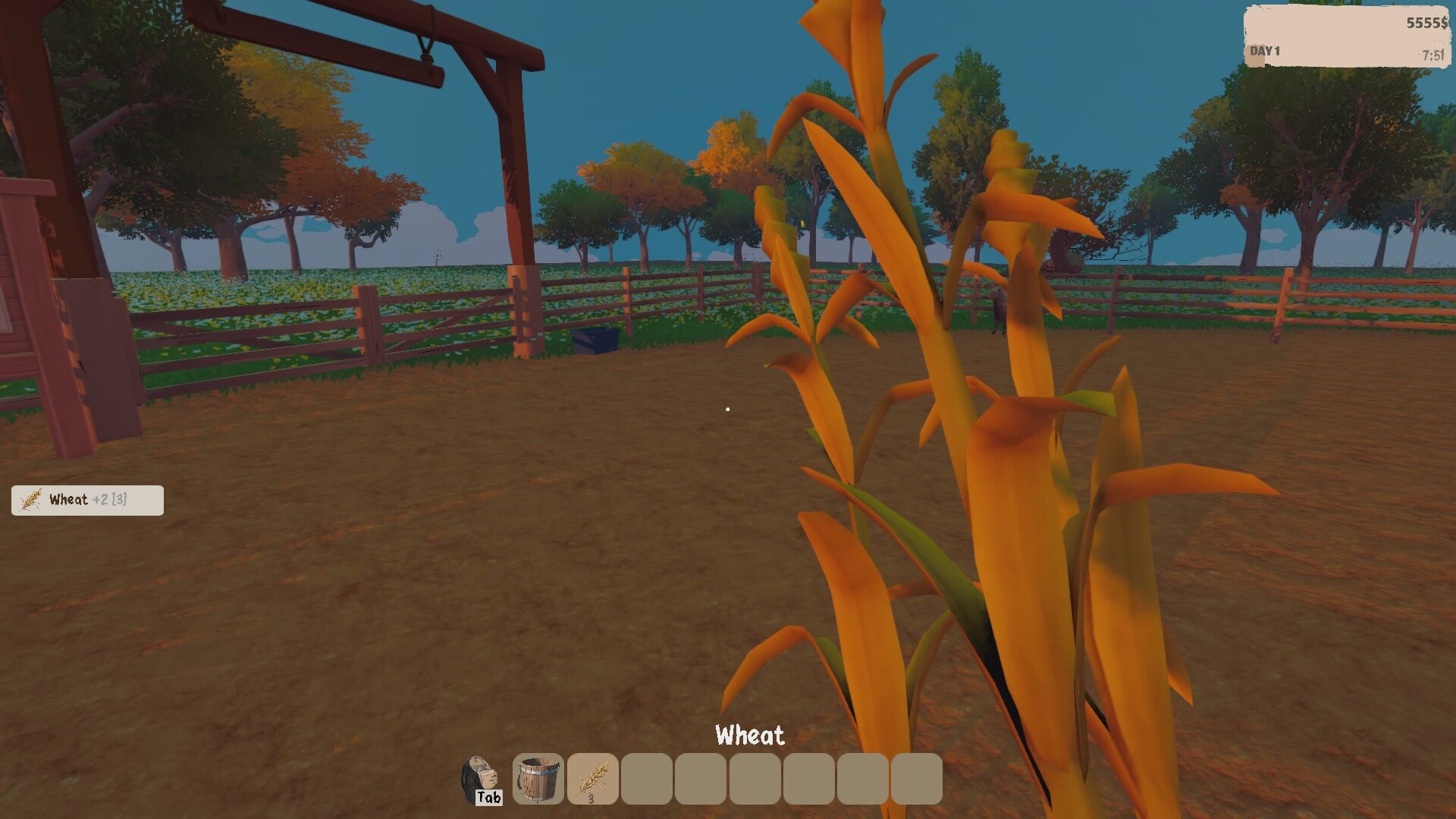Click the empty slot left of the wheat stack
The image size is (1456, 819).
tap(646, 779)
